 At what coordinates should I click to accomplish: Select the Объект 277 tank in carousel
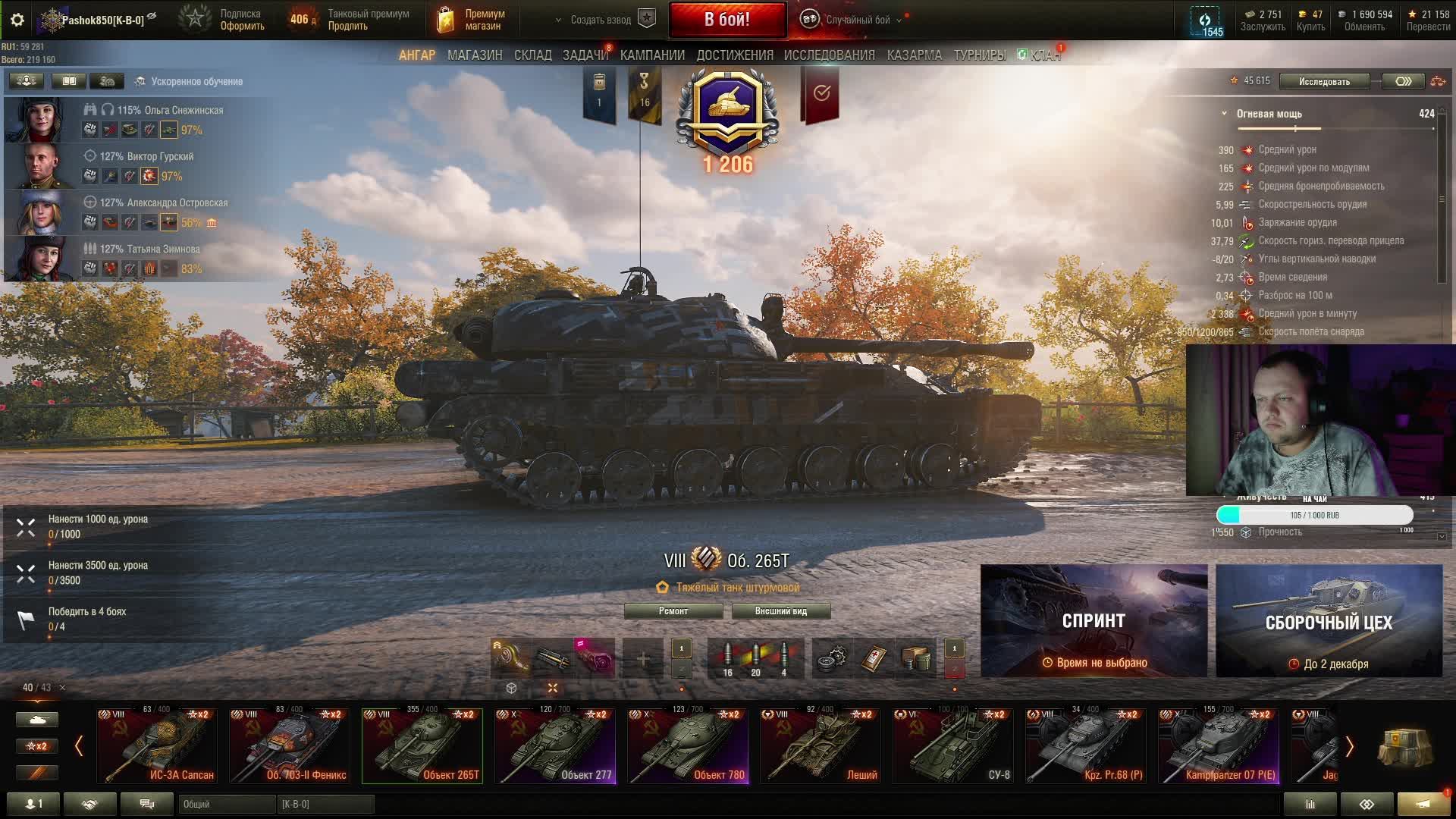(554, 745)
